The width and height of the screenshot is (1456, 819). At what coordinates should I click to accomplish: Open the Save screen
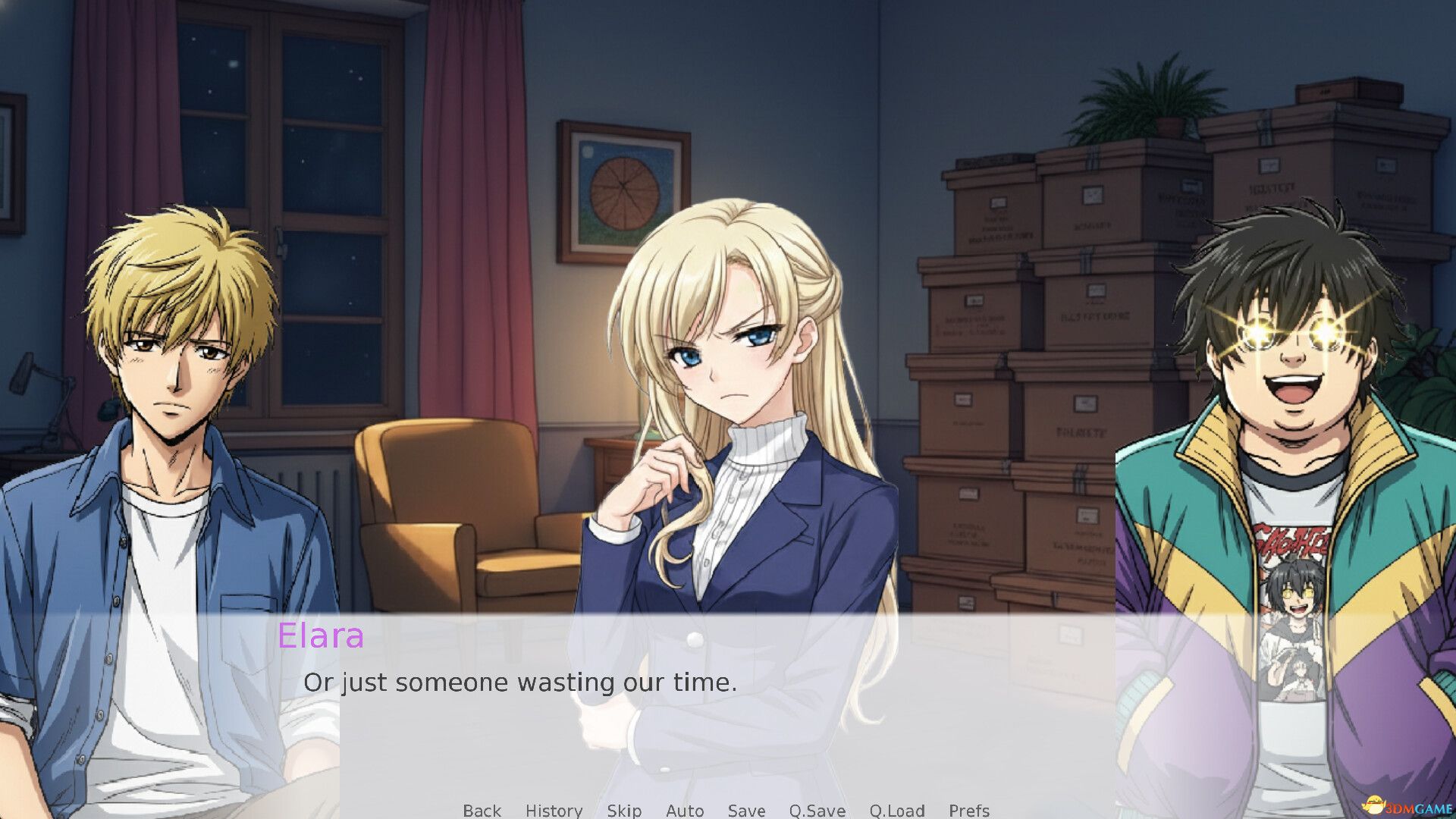click(x=746, y=811)
